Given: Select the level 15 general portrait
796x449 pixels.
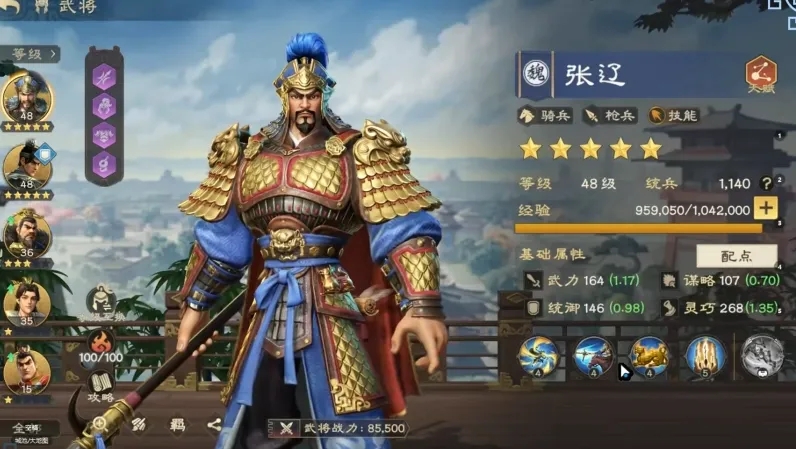Looking at the screenshot, I should 27,368.
